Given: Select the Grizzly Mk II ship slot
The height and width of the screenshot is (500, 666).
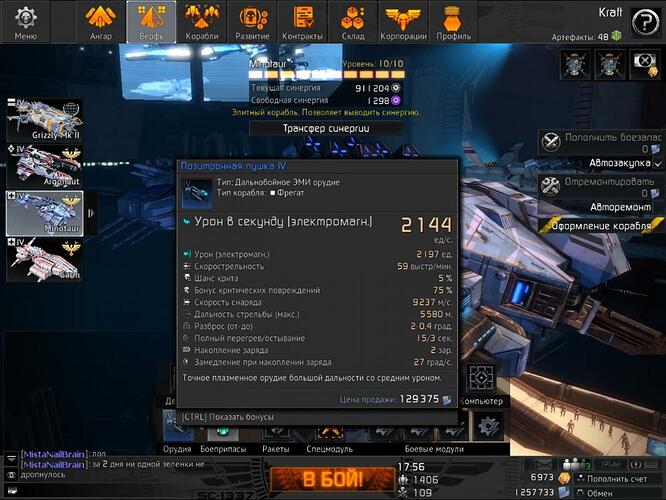Looking at the screenshot, I should pos(45,118).
